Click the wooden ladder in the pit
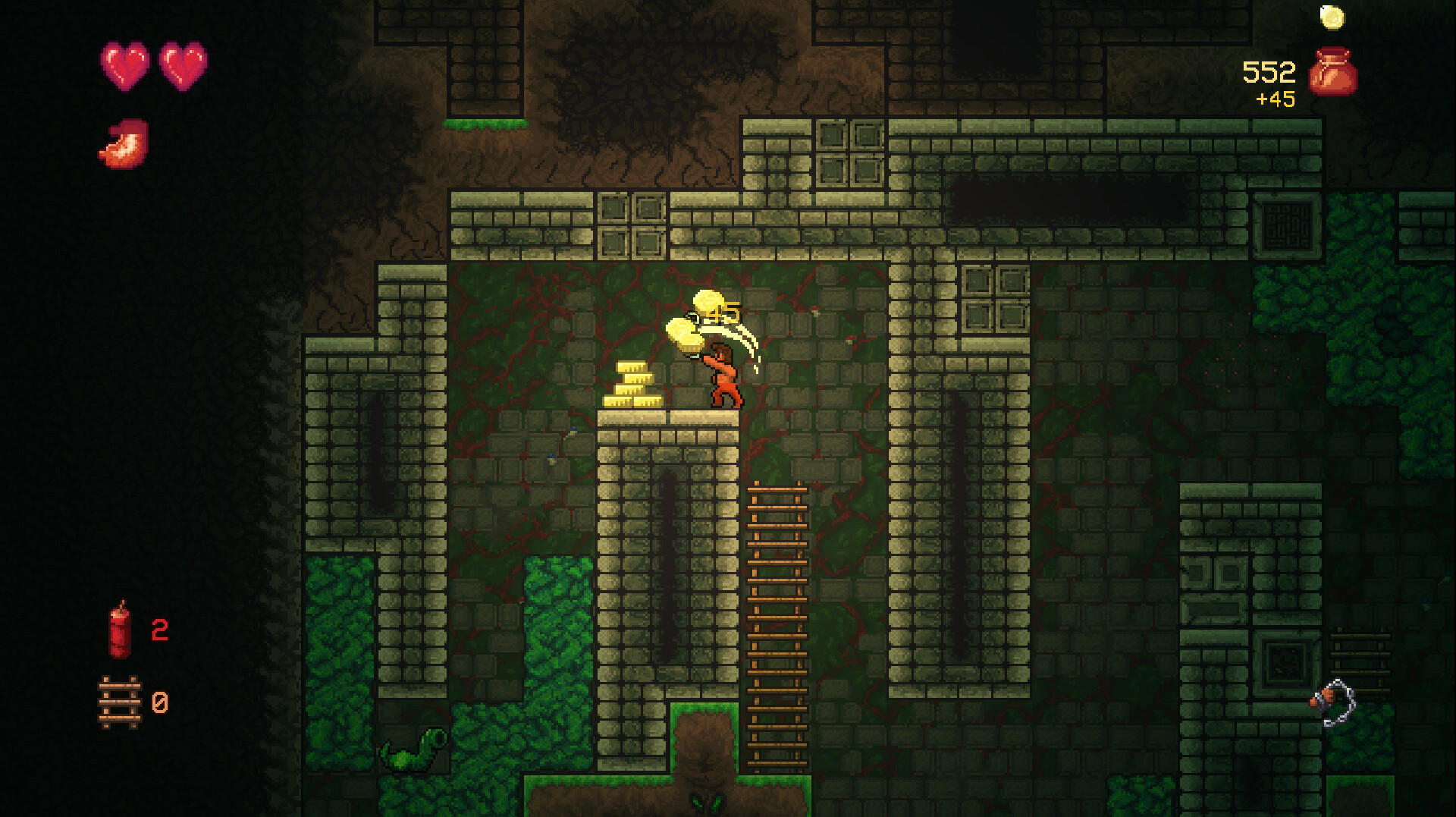This screenshot has height=817, width=1456. pos(777,622)
